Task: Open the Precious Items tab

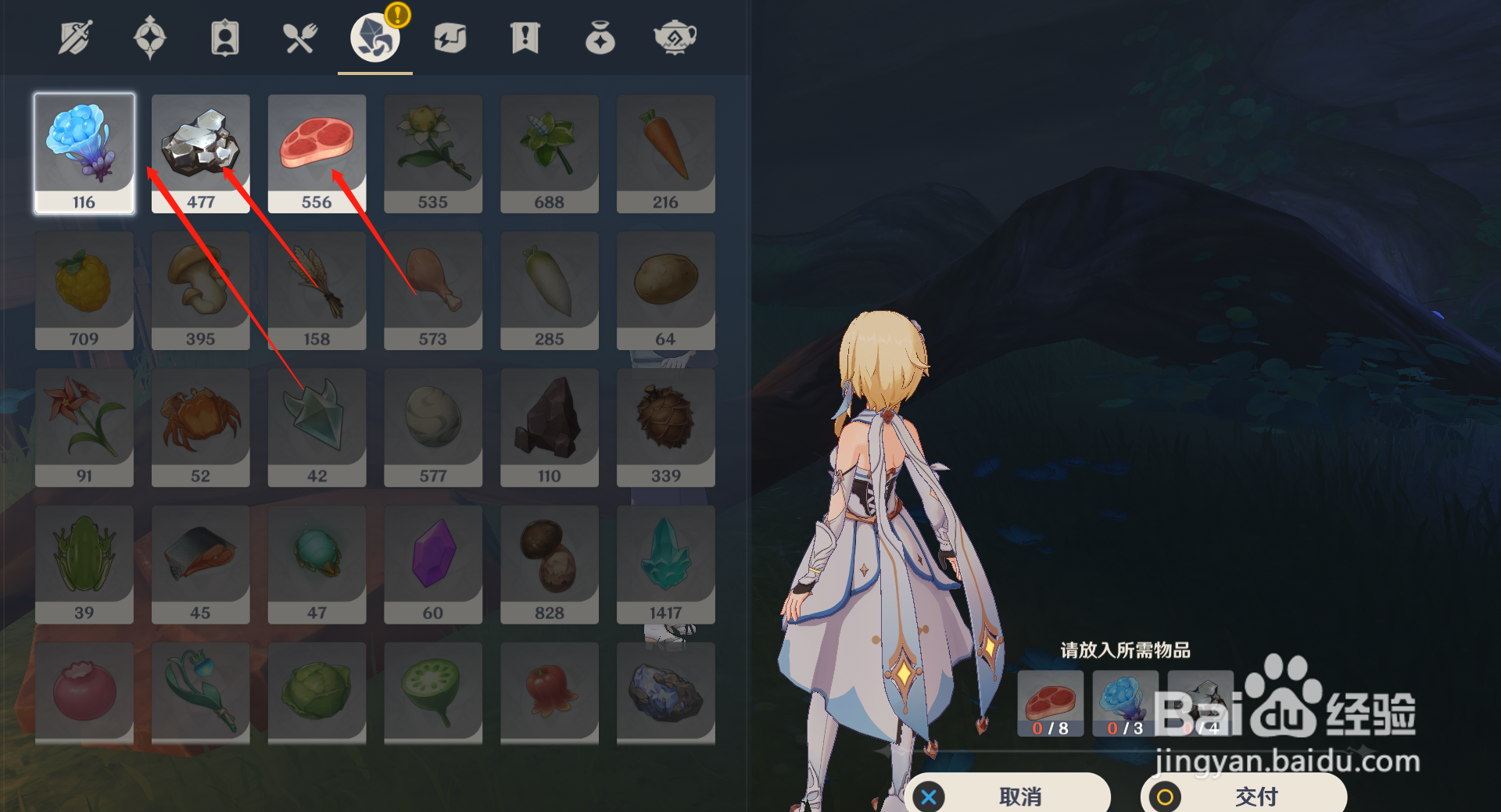Action: (x=600, y=35)
